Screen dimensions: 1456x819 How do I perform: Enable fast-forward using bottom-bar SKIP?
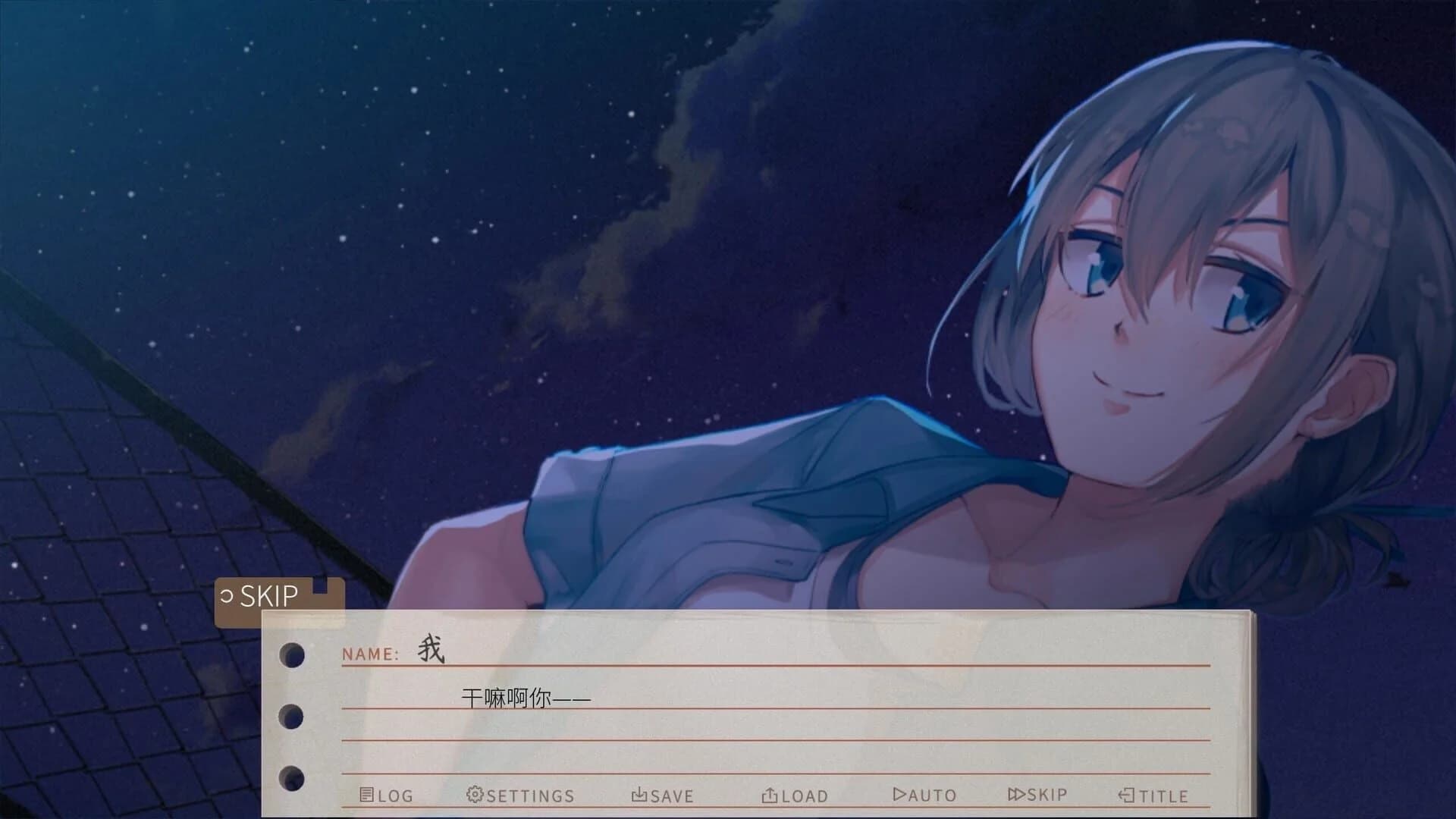click(1035, 795)
